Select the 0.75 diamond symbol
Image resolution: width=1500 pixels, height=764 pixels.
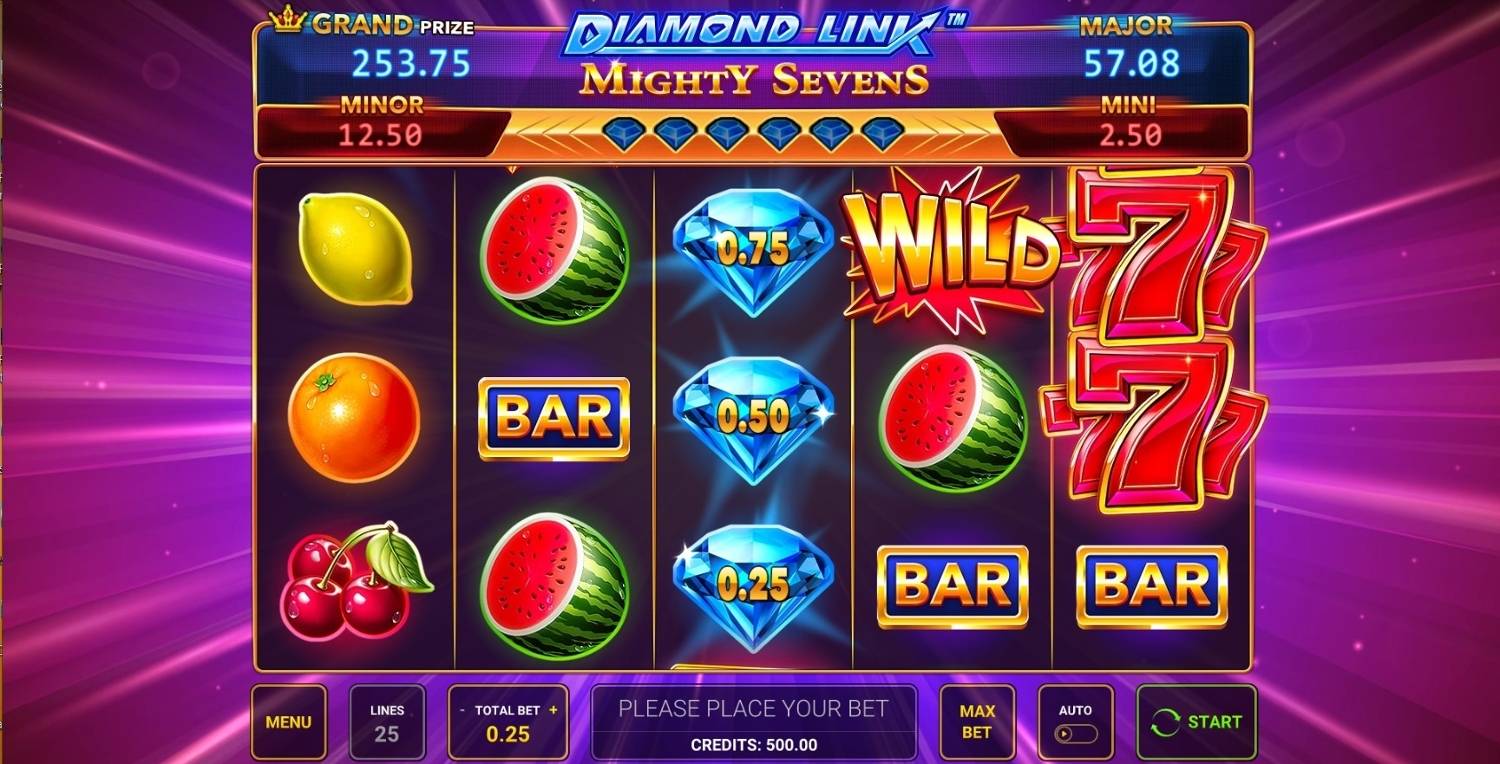[752, 250]
